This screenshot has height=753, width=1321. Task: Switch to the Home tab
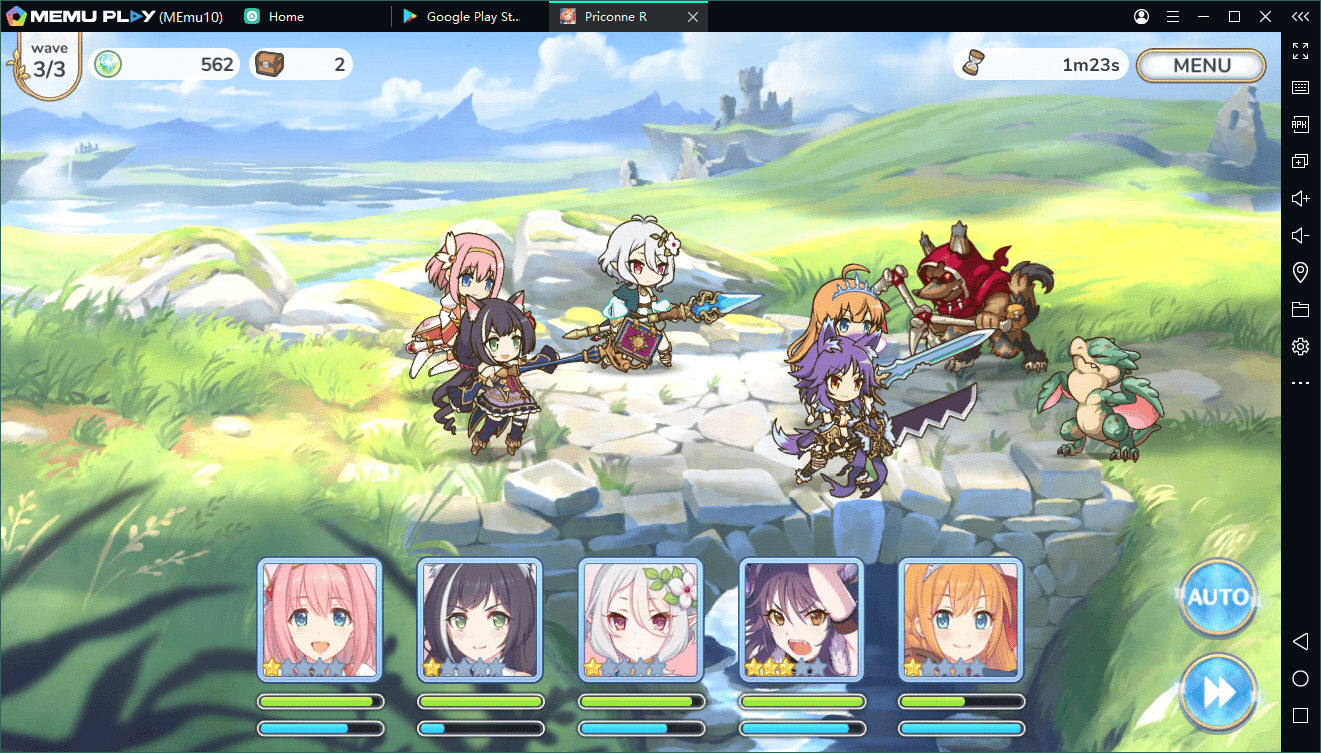point(286,17)
